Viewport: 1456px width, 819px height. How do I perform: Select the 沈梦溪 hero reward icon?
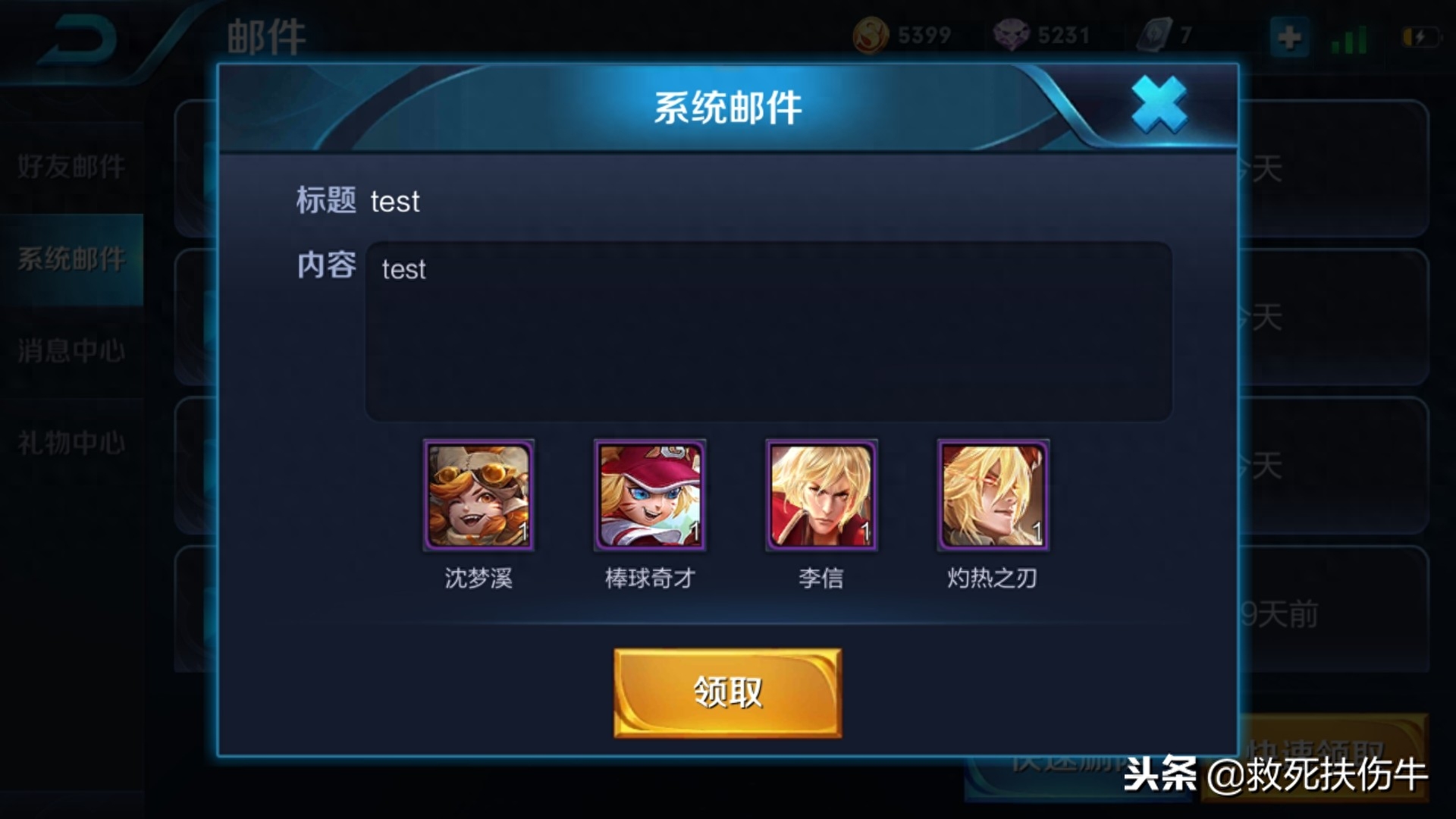[479, 495]
